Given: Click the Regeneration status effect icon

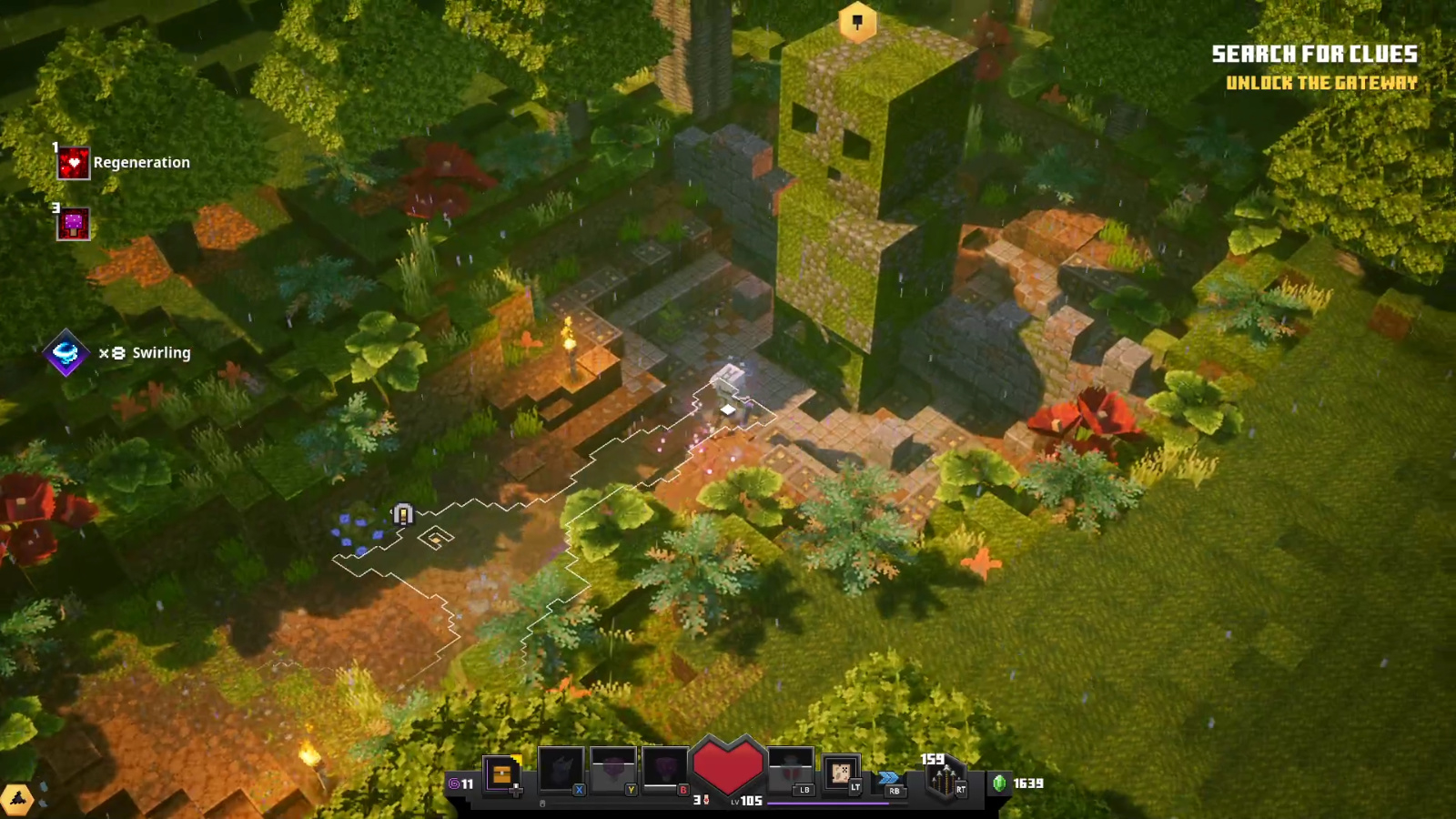Looking at the screenshot, I should tap(74, 164).
